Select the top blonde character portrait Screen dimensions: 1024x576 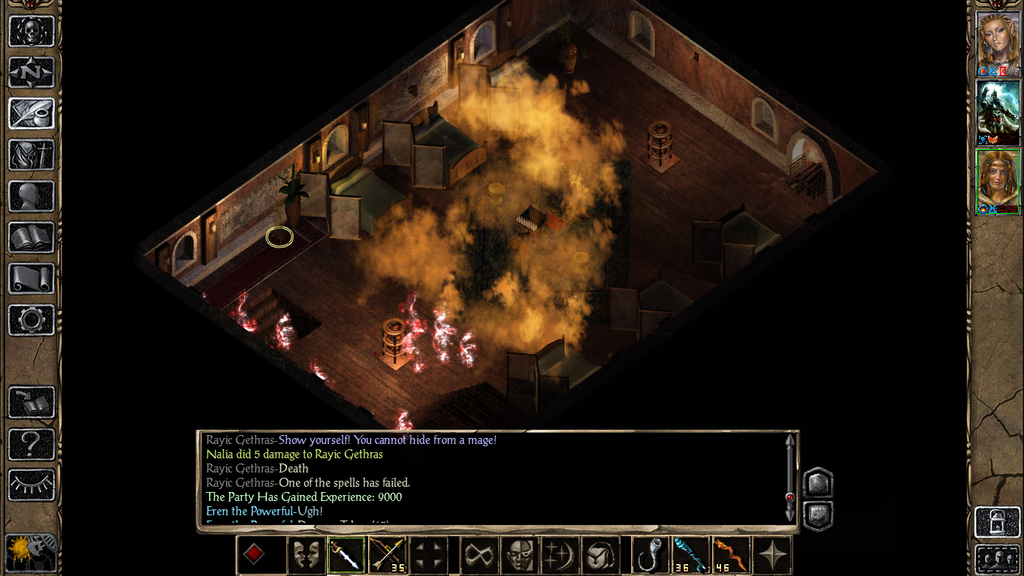pyautogui.click(x=997, y=42)
